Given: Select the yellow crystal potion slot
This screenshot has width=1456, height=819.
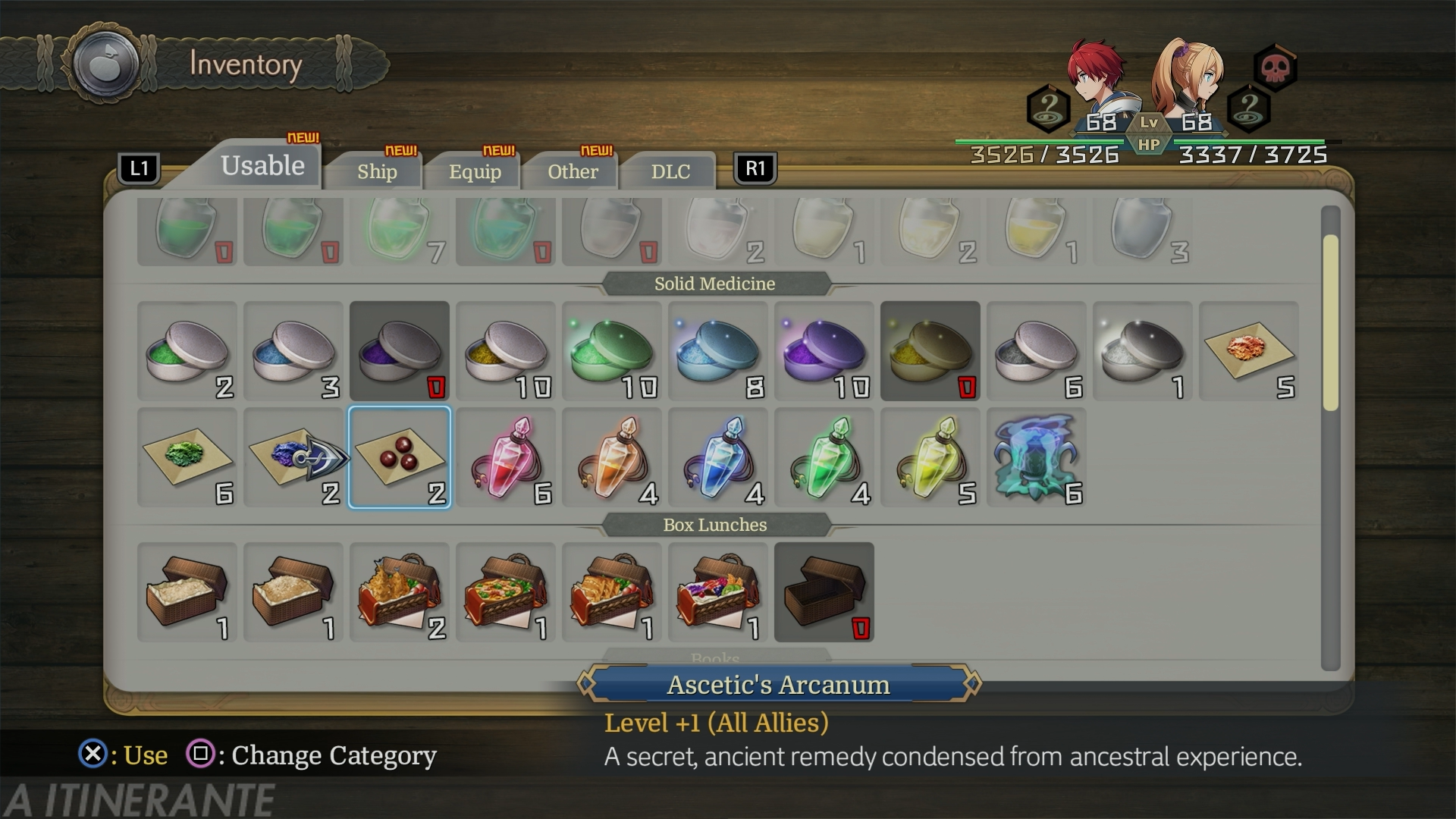Looking at the screenshot, I should 930,457.
